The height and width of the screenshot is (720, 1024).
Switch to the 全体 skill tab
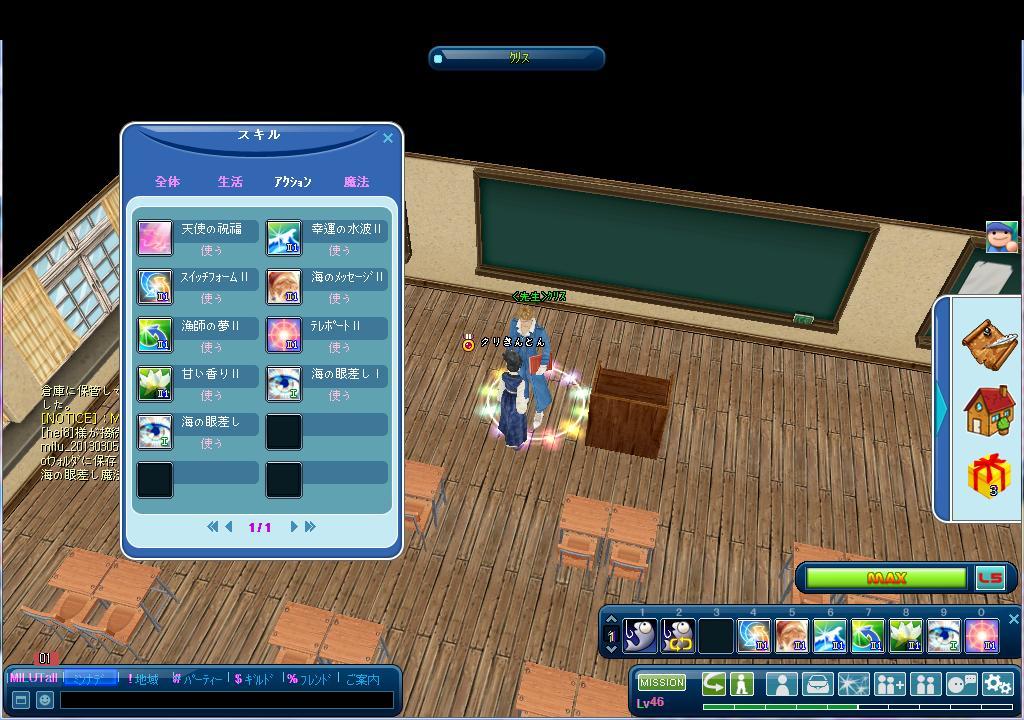tap(167, 182)
